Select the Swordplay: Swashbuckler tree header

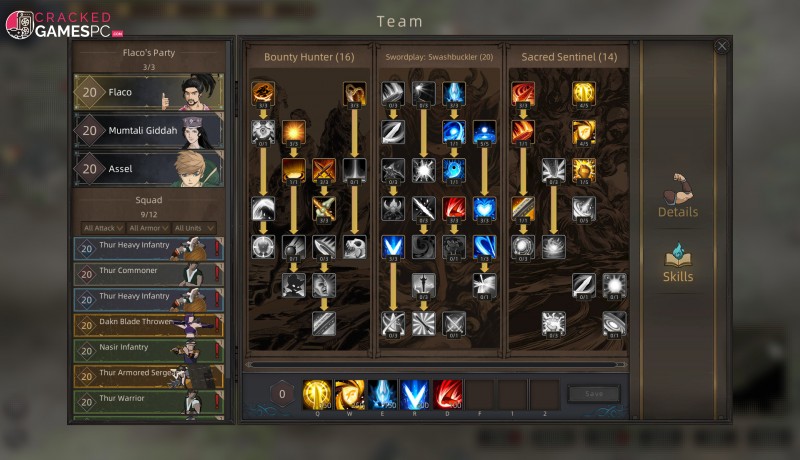click(439, 57)
